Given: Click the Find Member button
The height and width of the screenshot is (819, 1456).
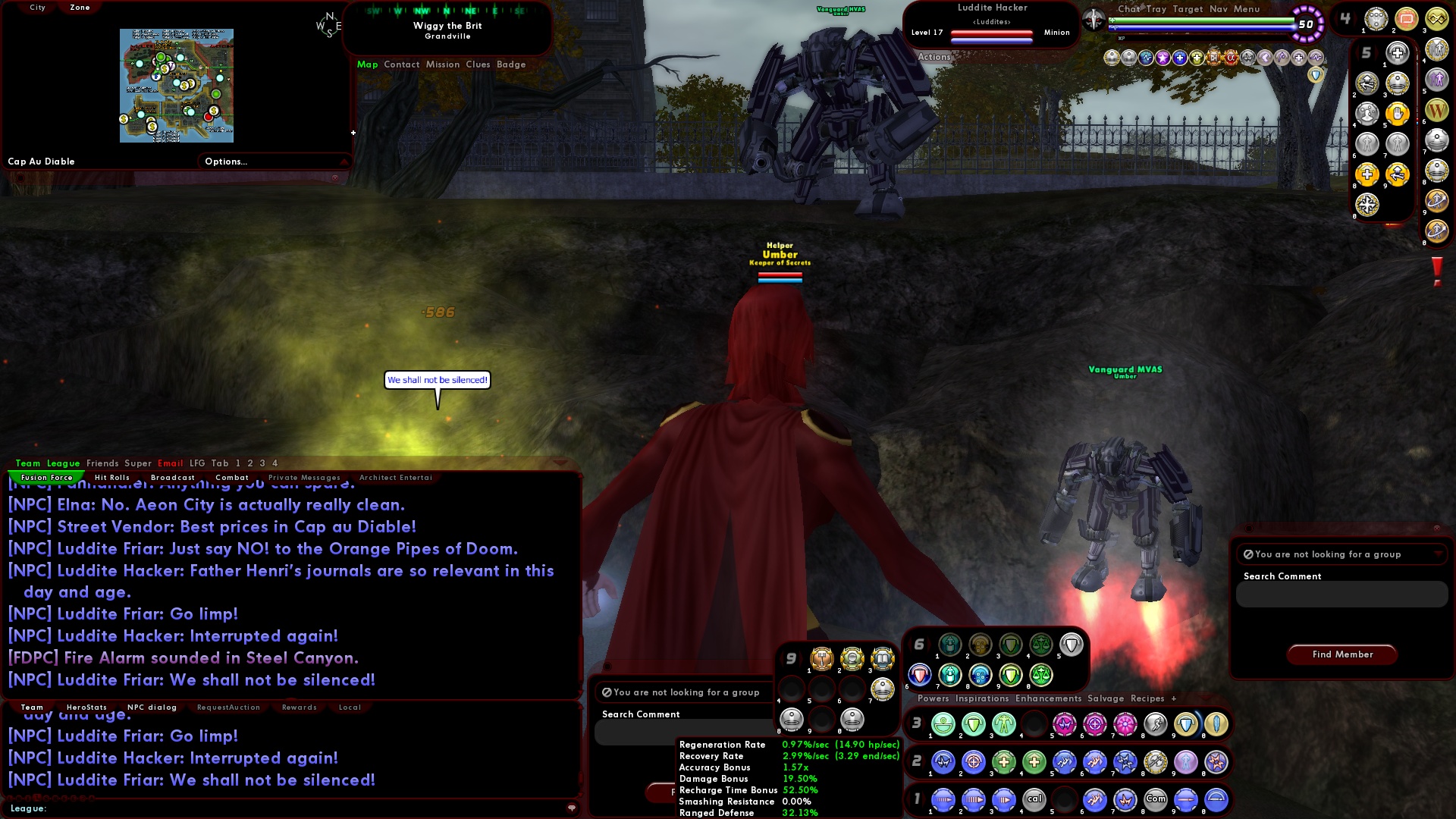Looking at the screenshot, I should 1341,654.
